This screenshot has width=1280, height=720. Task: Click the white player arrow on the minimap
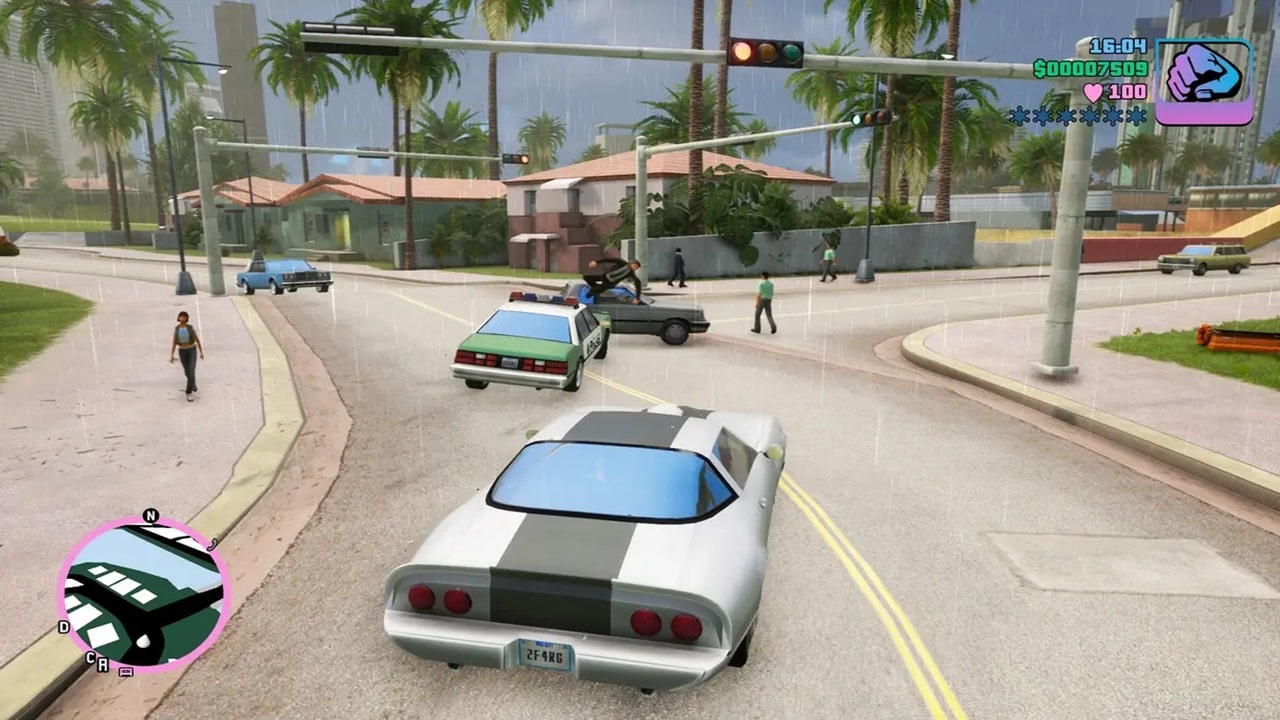tap(143, 640)
